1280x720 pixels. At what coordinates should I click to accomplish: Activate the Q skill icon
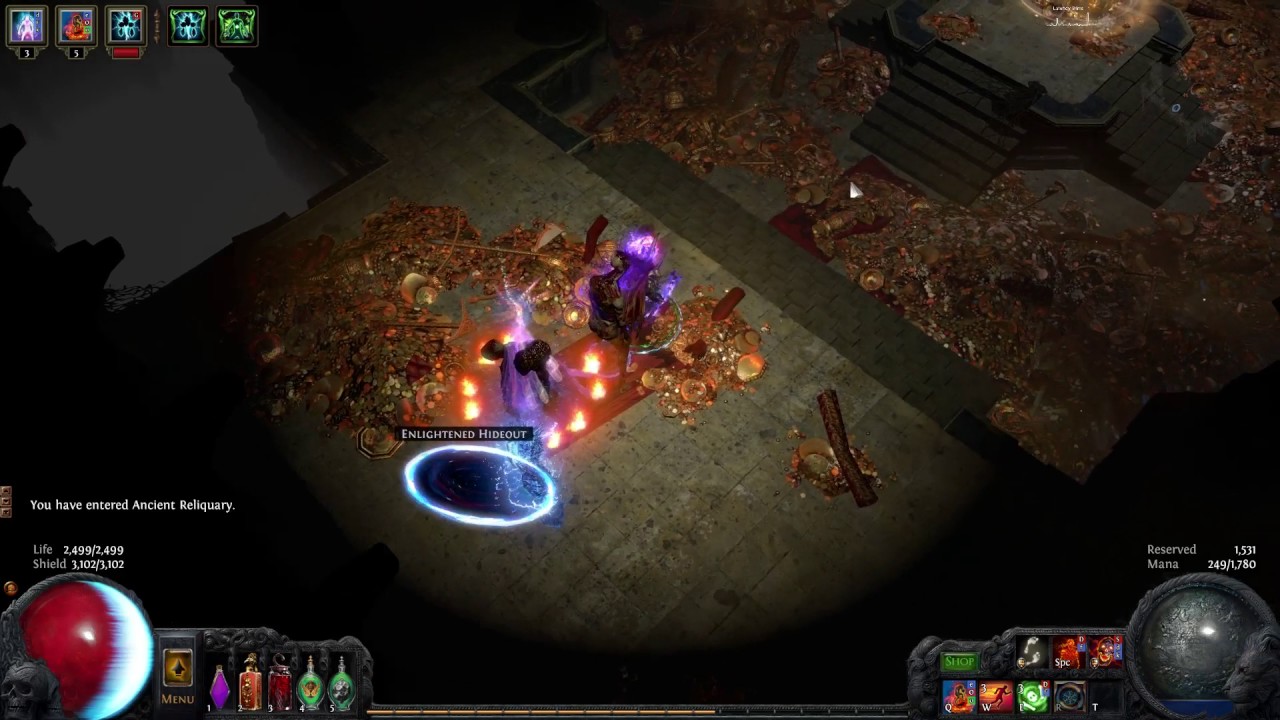tap(959, 695)
